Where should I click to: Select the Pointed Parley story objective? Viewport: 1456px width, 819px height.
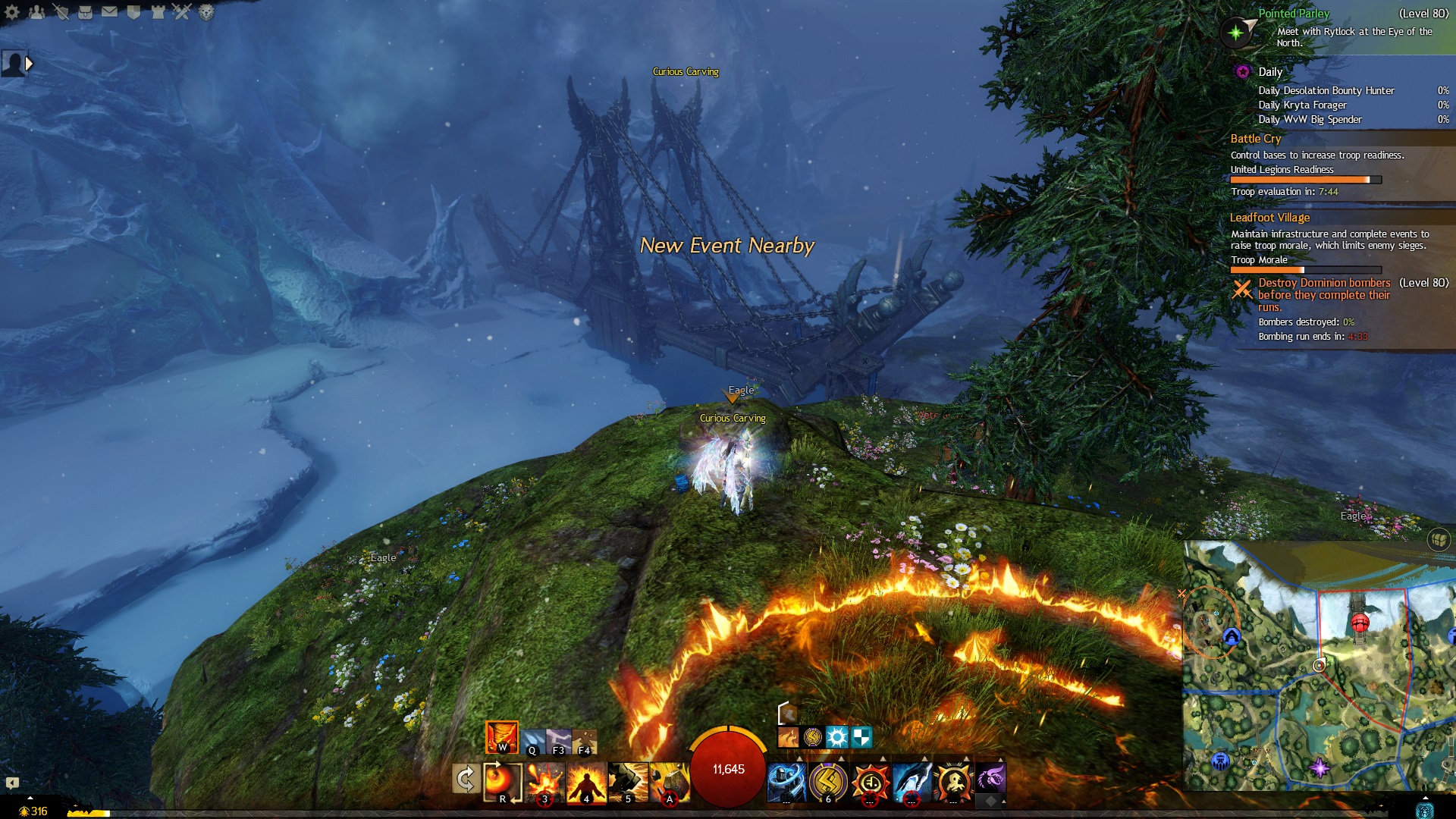click(x=1293, y=14)
